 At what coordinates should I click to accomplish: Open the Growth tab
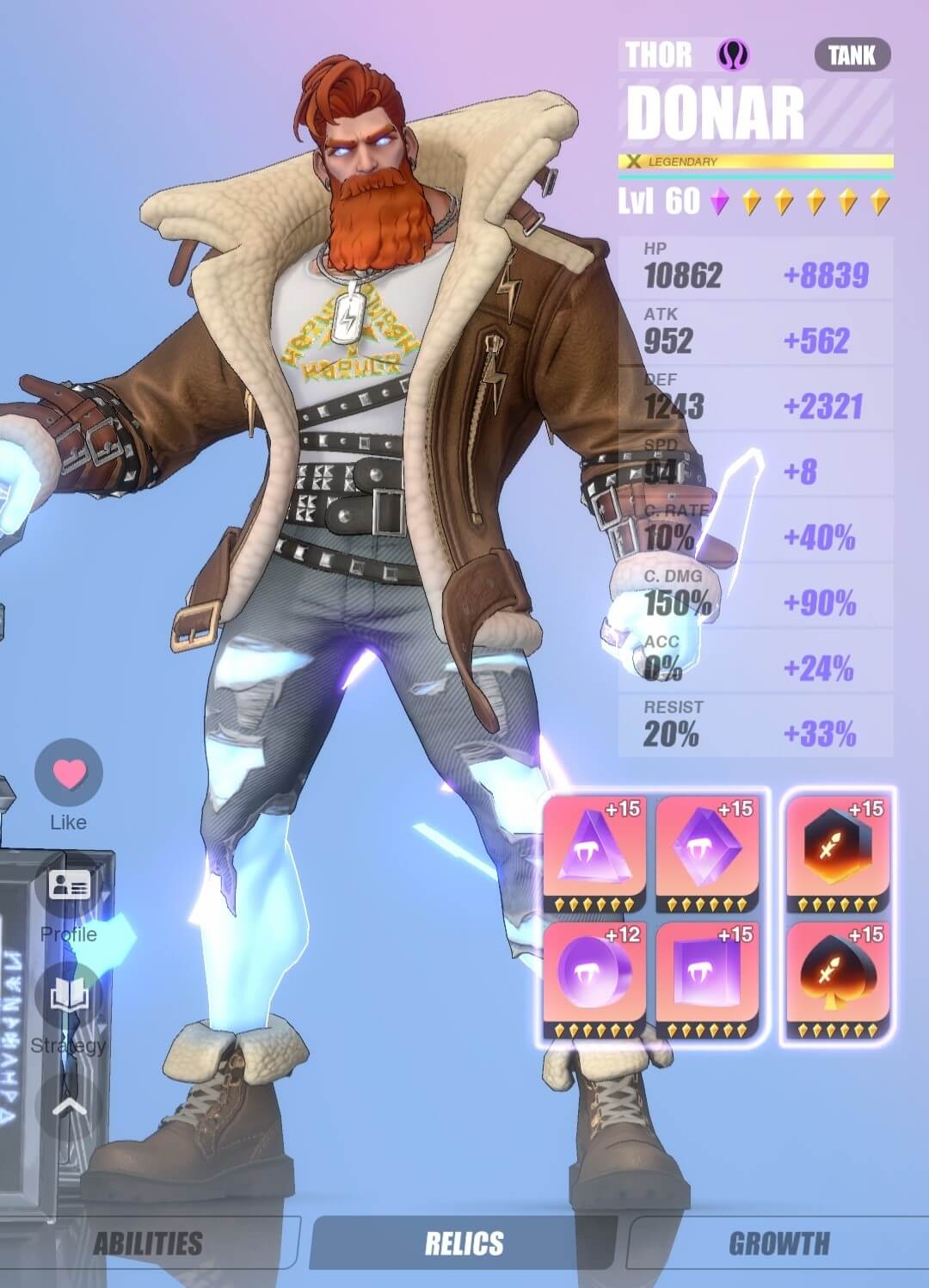pyautogui.click(x=779, y=1243)
